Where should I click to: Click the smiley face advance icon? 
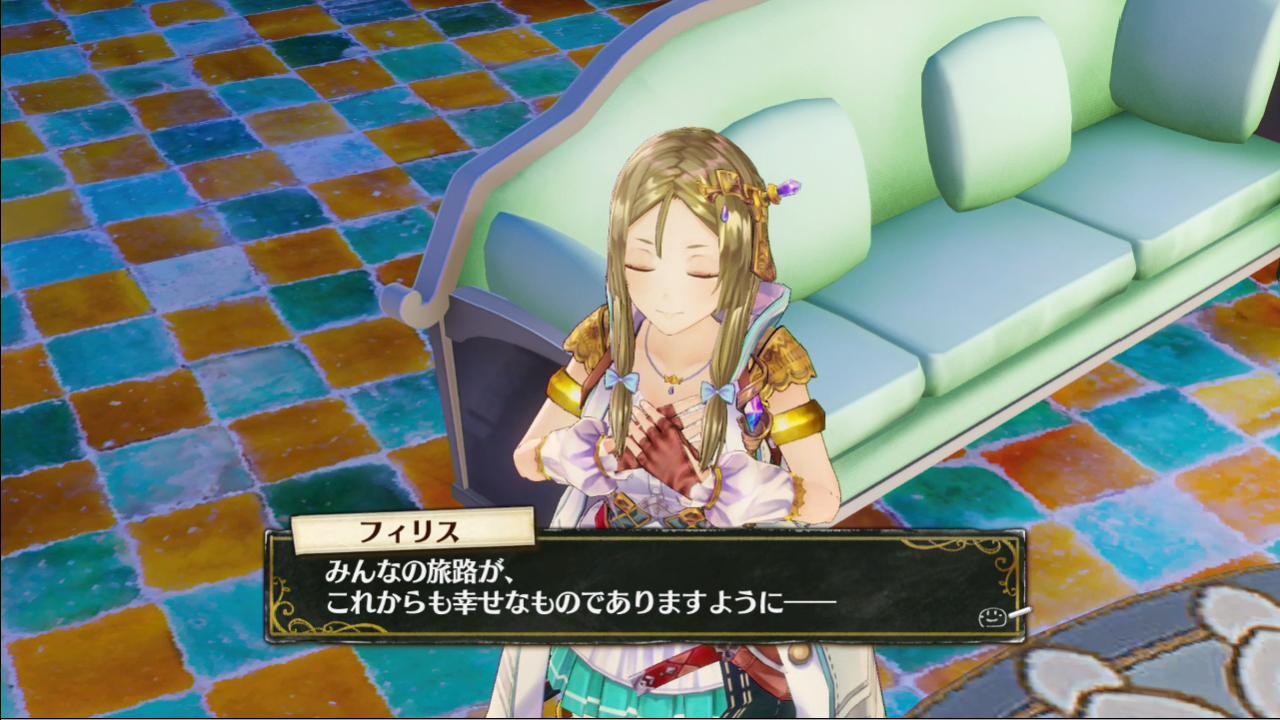[991, 617]
